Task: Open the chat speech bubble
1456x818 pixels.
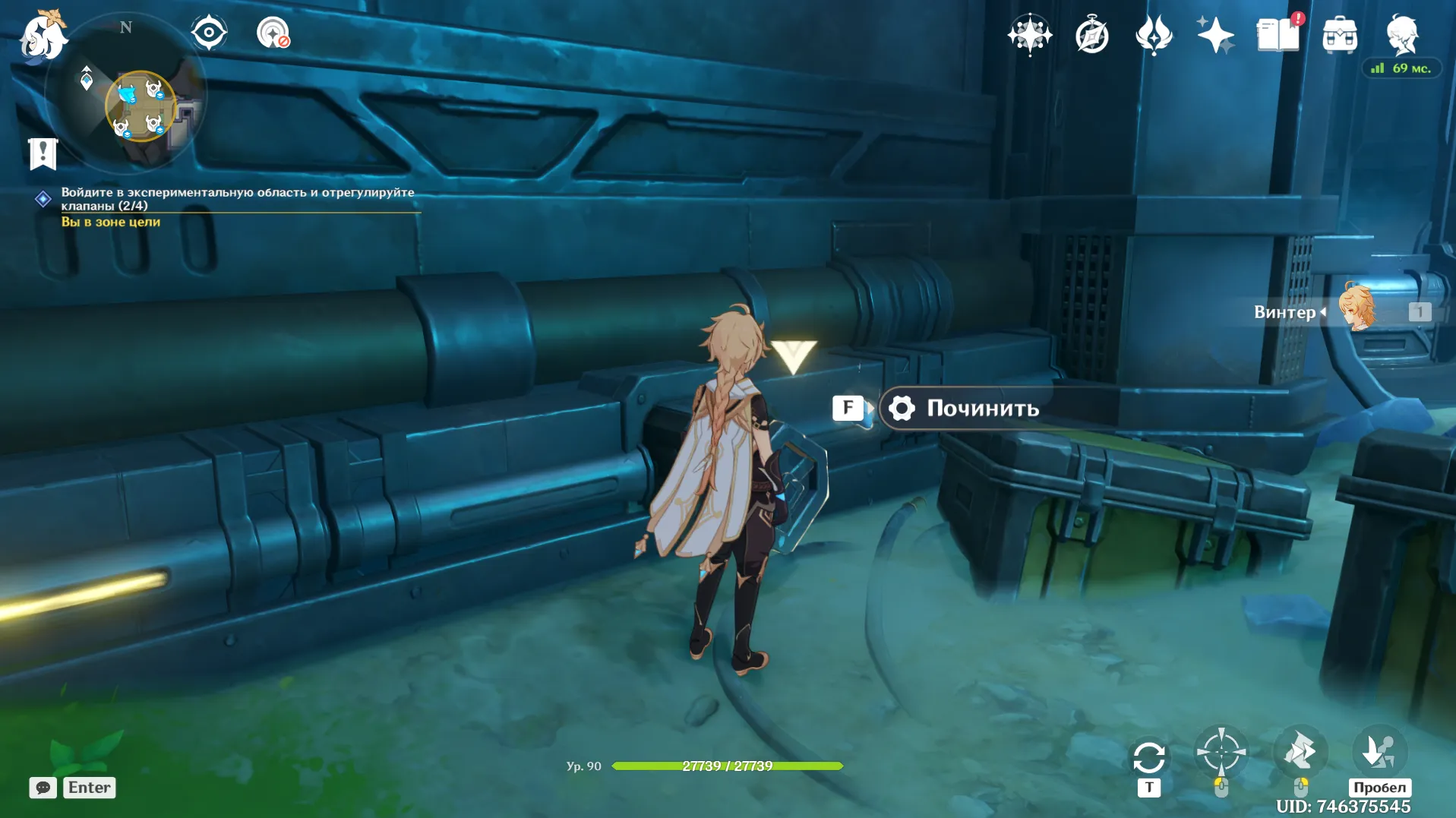Action: pyautogui.click(x=43, y=788)
